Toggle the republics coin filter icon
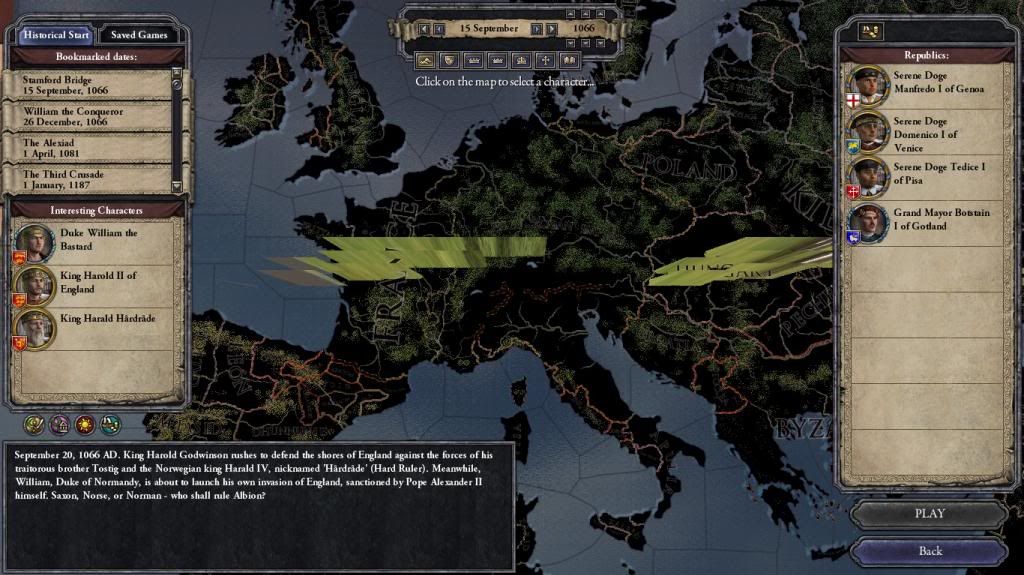 pos(870,31)
